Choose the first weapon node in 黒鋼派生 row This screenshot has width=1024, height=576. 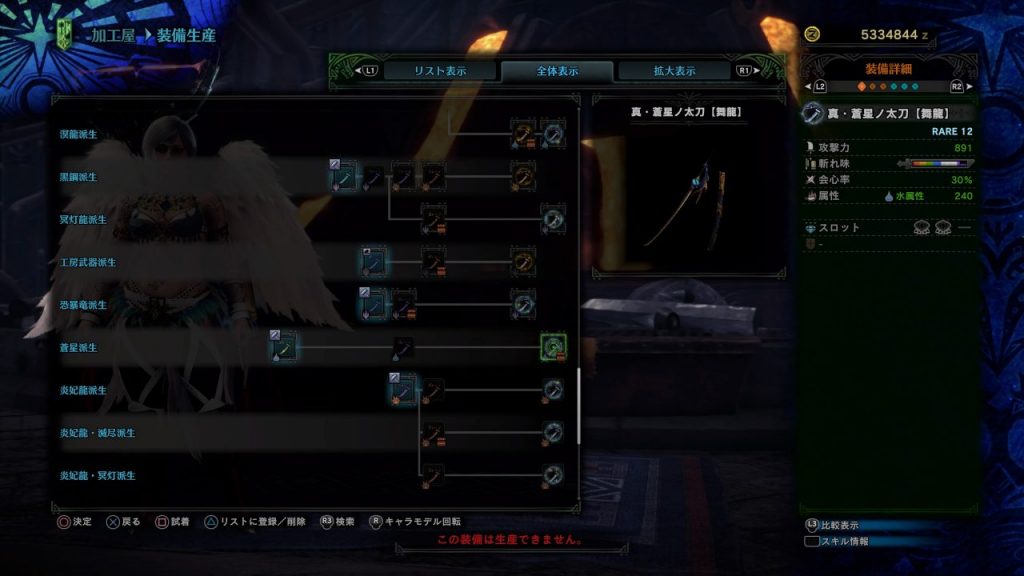[343, 176]
